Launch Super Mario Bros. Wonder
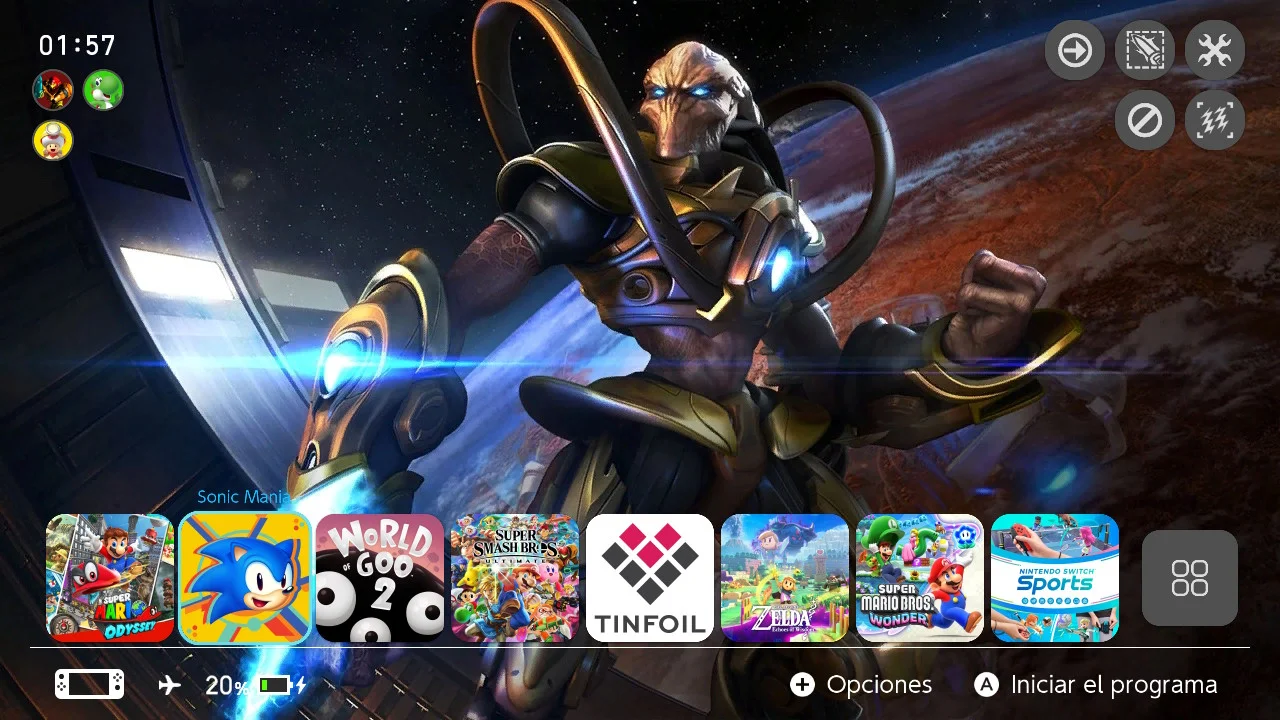Screen dimensions: 1280x720 919,578
